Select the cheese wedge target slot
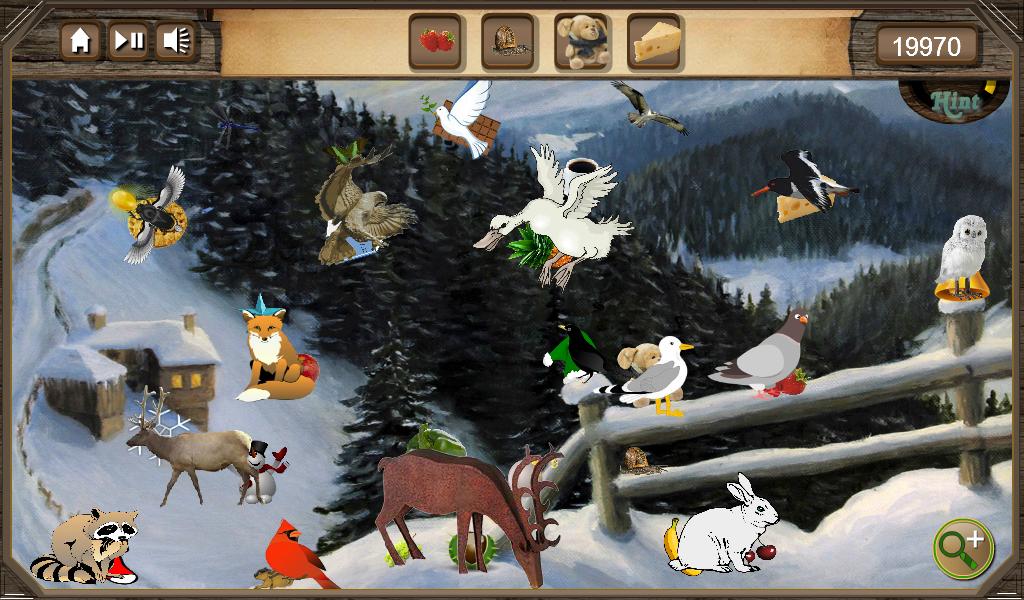This screenshot has width=1024, height=600. tap(655, 42)
